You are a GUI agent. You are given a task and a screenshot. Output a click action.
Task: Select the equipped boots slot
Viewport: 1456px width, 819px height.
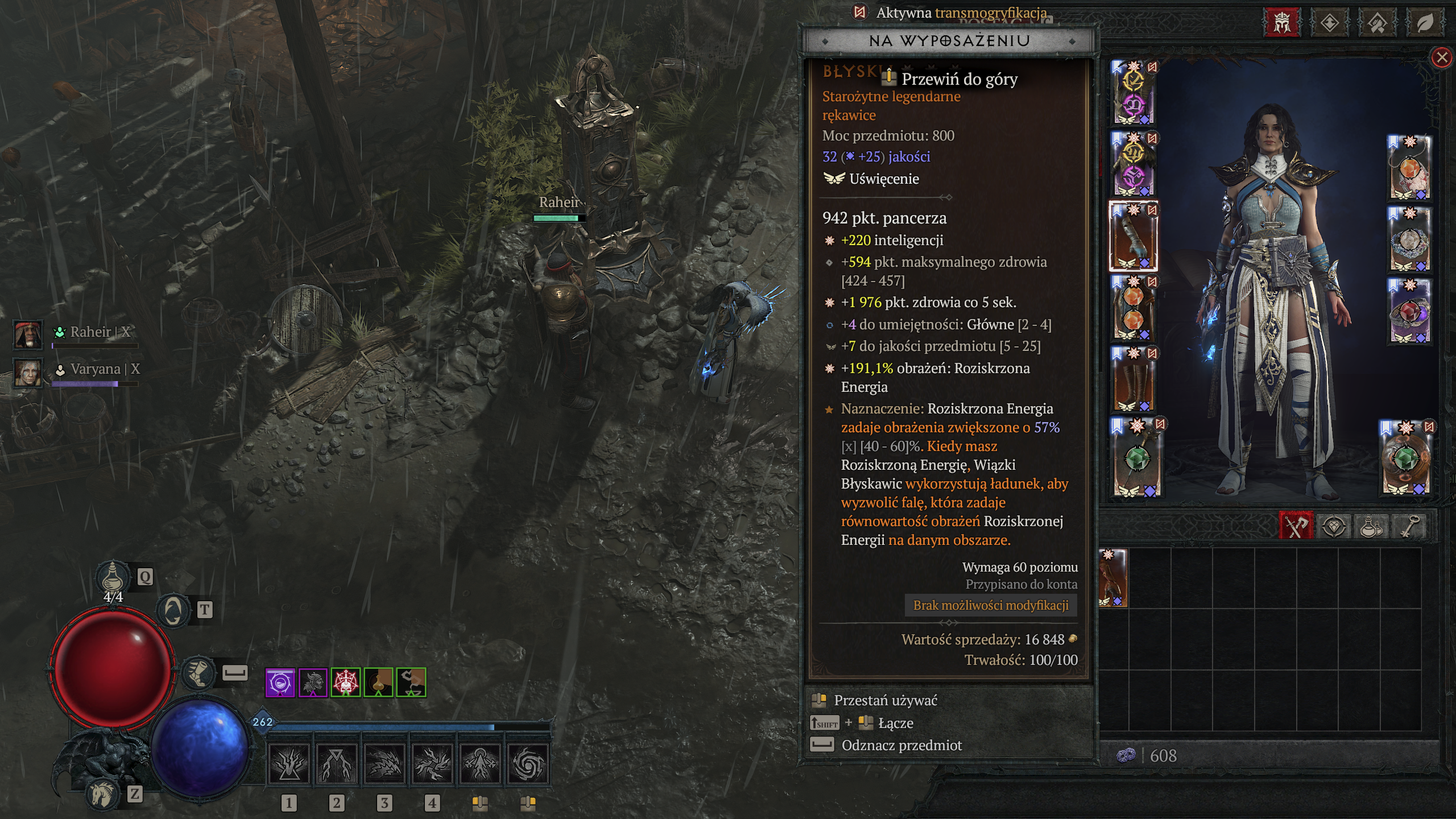[x=1134, y=379]
